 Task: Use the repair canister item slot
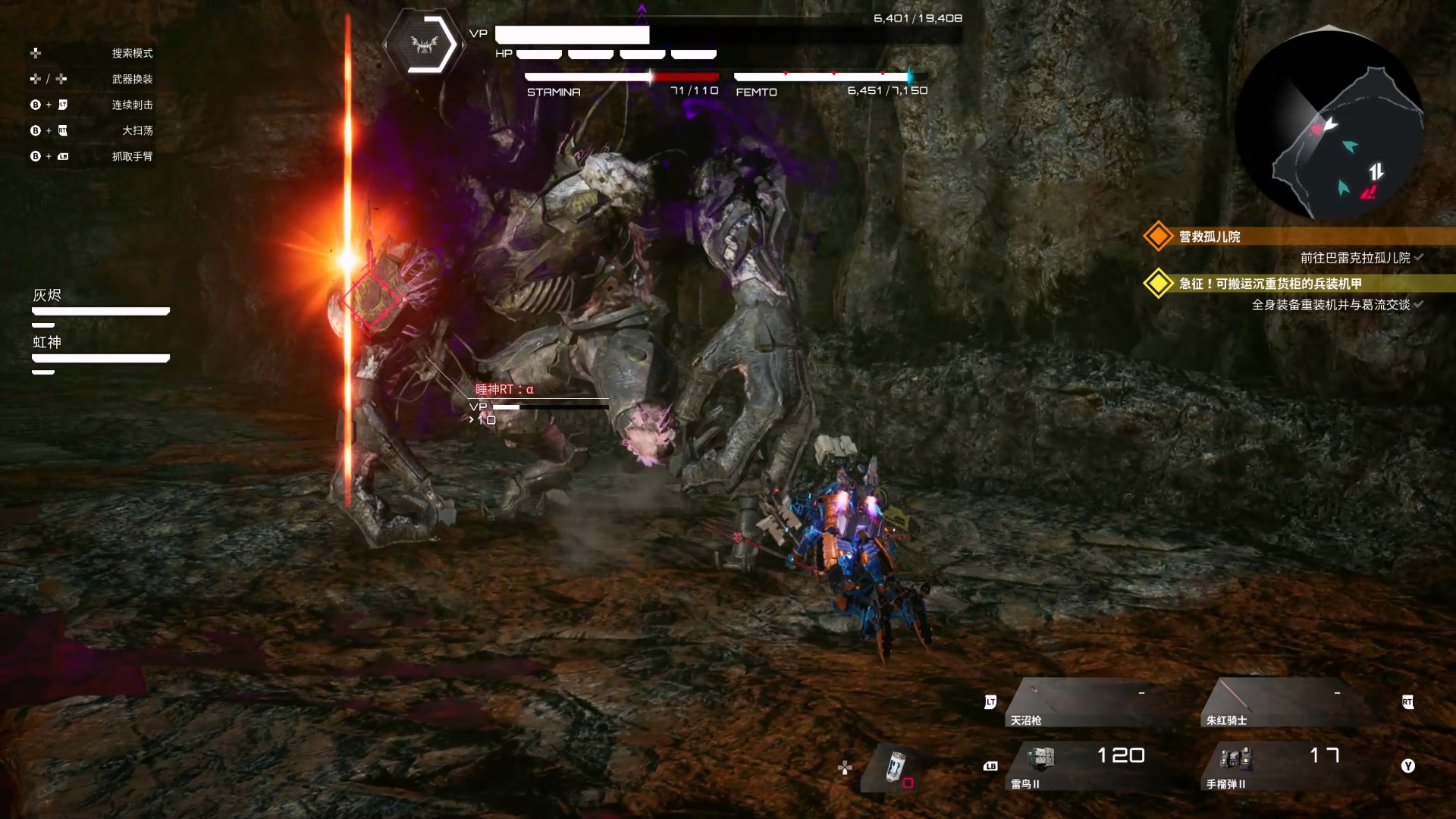[x=896, y=767]
